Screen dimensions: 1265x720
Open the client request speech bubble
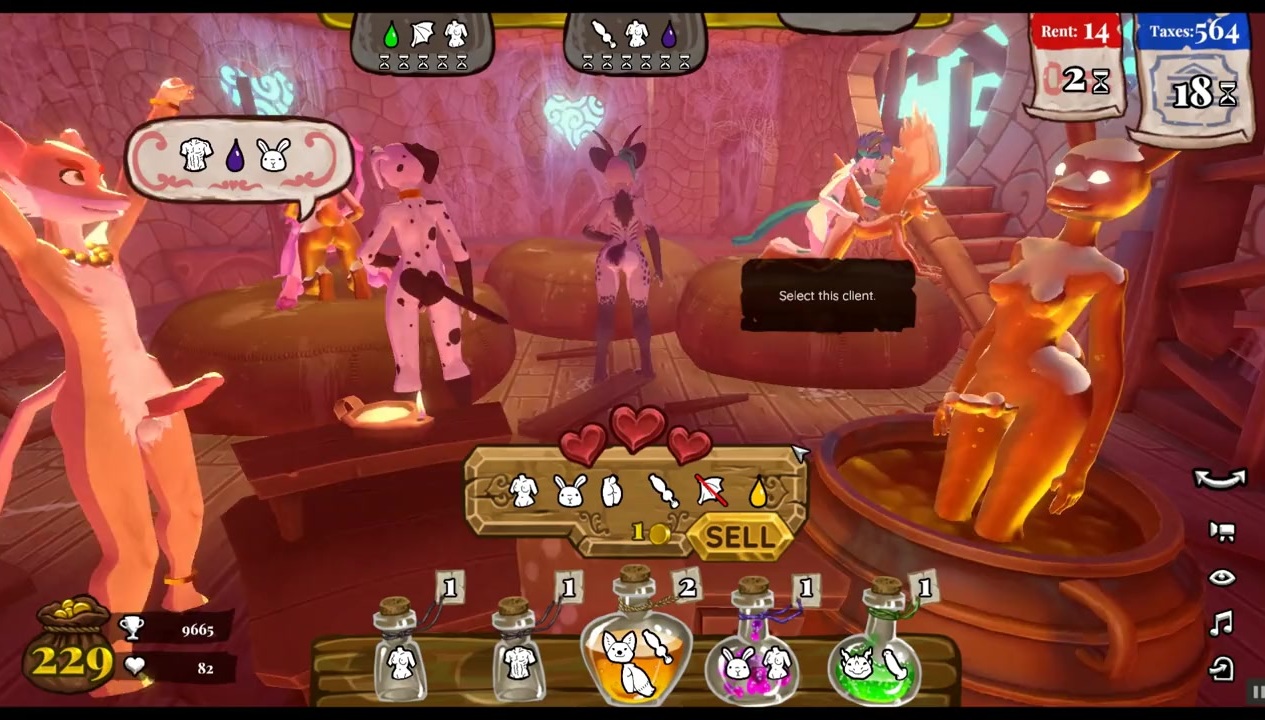coord(238,158)
